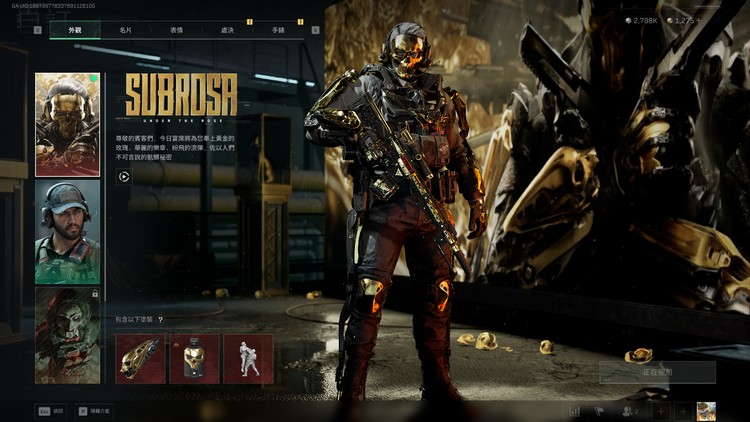View the finishing move item with two figures
The image size is (750, 422).
[248, 359]
